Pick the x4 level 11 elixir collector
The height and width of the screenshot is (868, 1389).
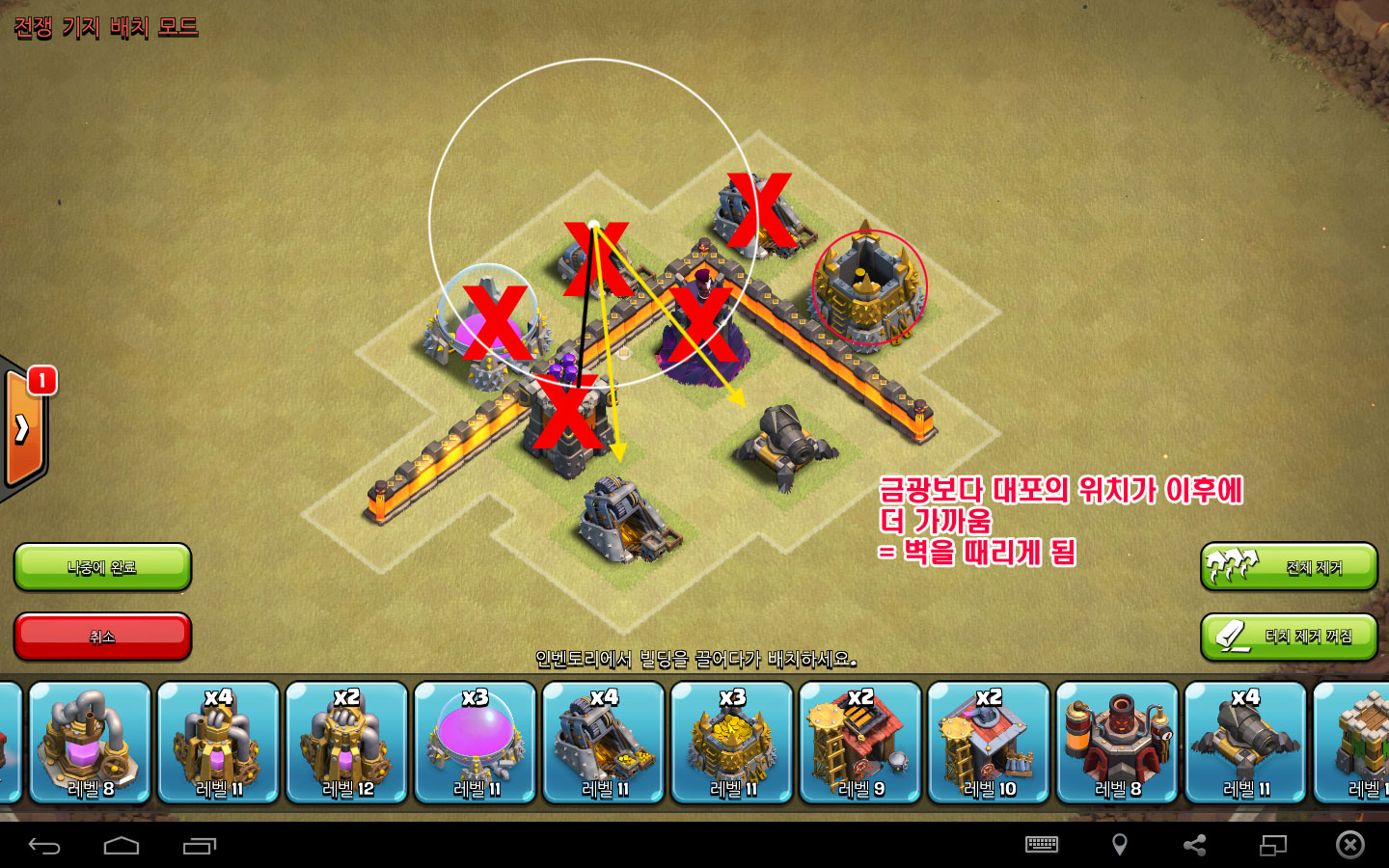click(x=218, y=743)
